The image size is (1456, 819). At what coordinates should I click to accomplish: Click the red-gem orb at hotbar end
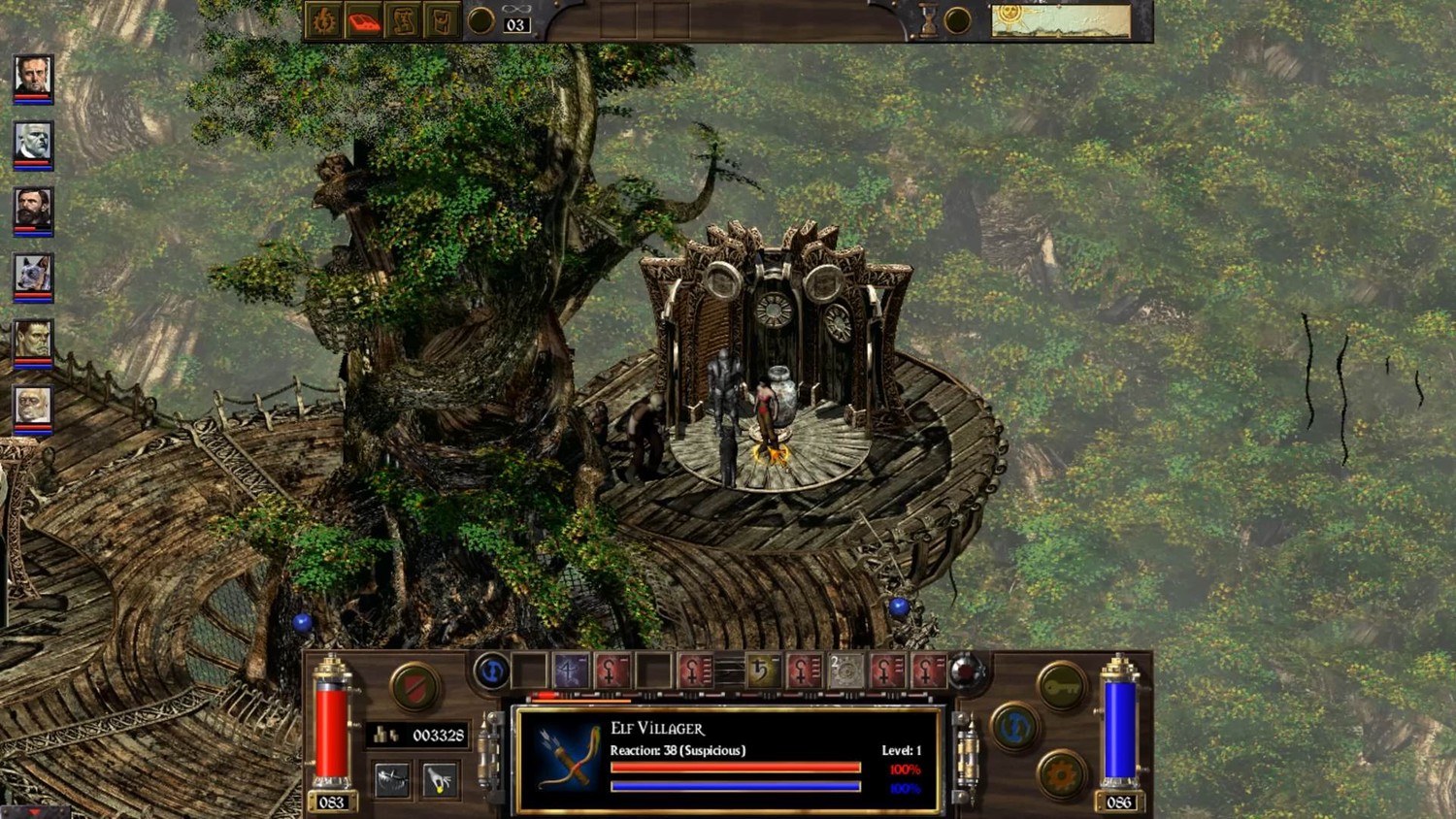[x=966, y=672]
